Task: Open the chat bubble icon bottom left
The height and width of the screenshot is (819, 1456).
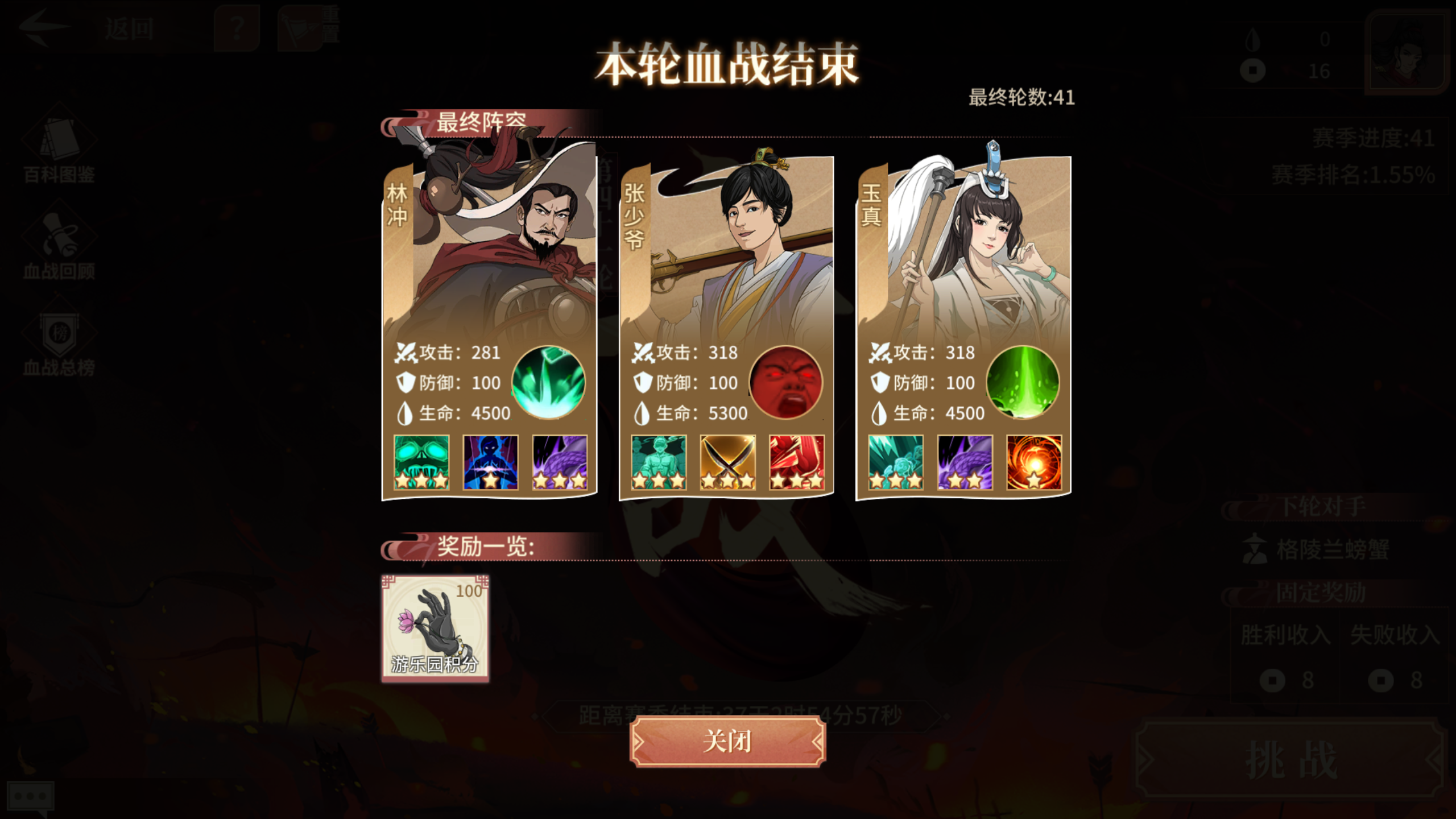Action: pyautogui.click(x=31, y=796)
